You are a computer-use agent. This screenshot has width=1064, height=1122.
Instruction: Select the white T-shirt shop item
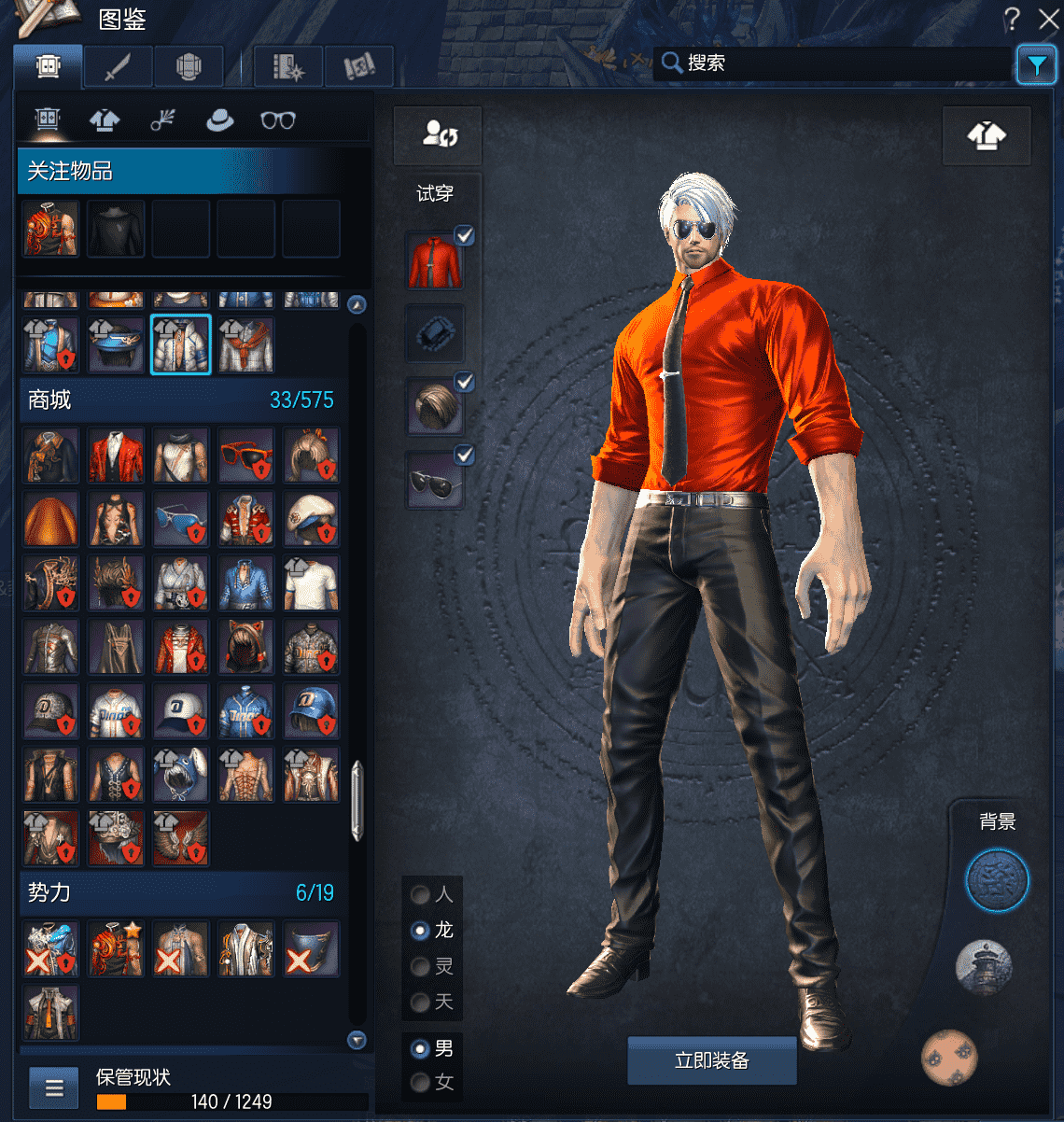tap(311, 584)
